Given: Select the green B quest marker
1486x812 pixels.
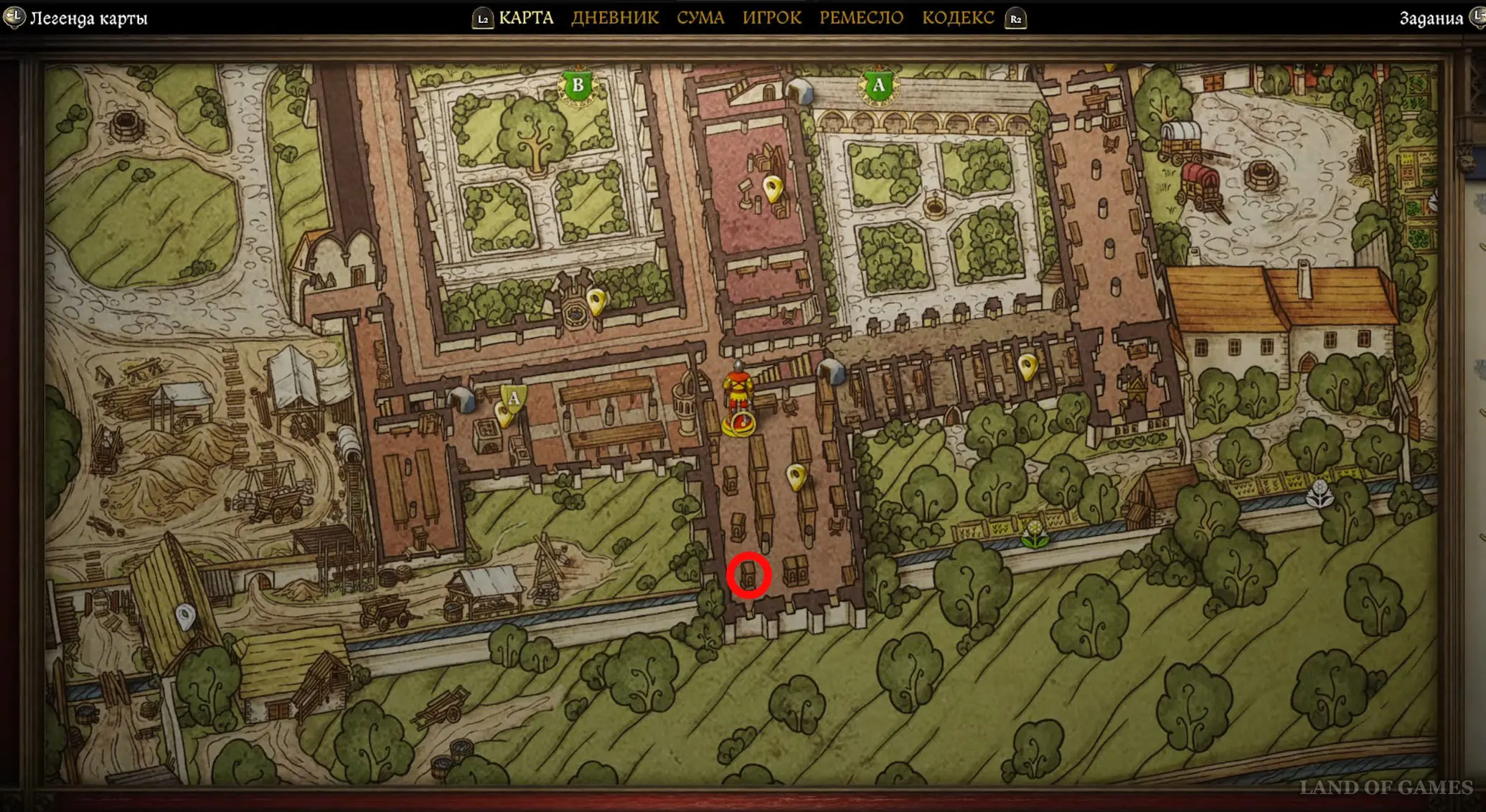Looking at the screenshot, I should click(578, 87).
